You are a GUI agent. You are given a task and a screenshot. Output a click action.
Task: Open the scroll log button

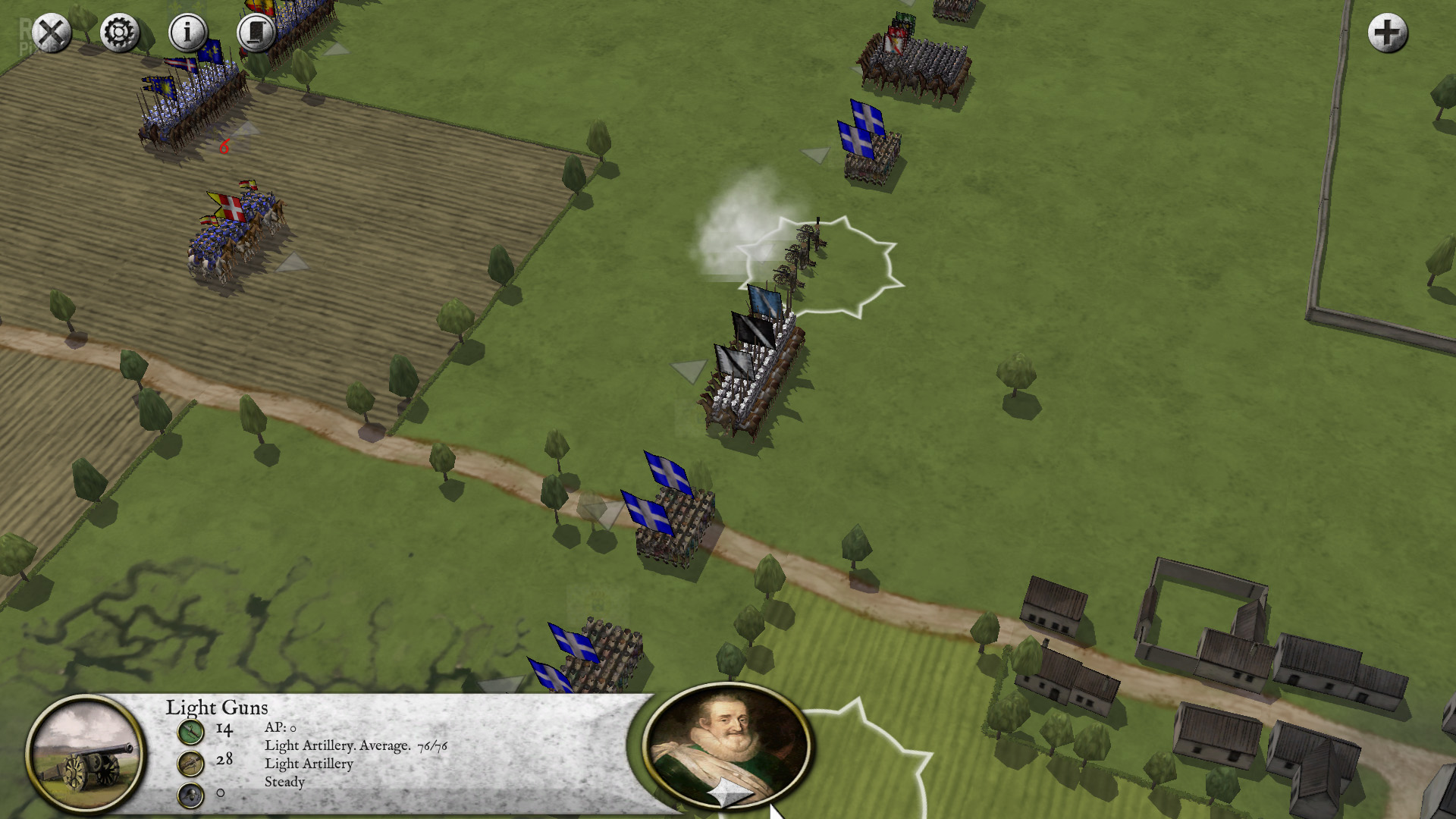256,33
